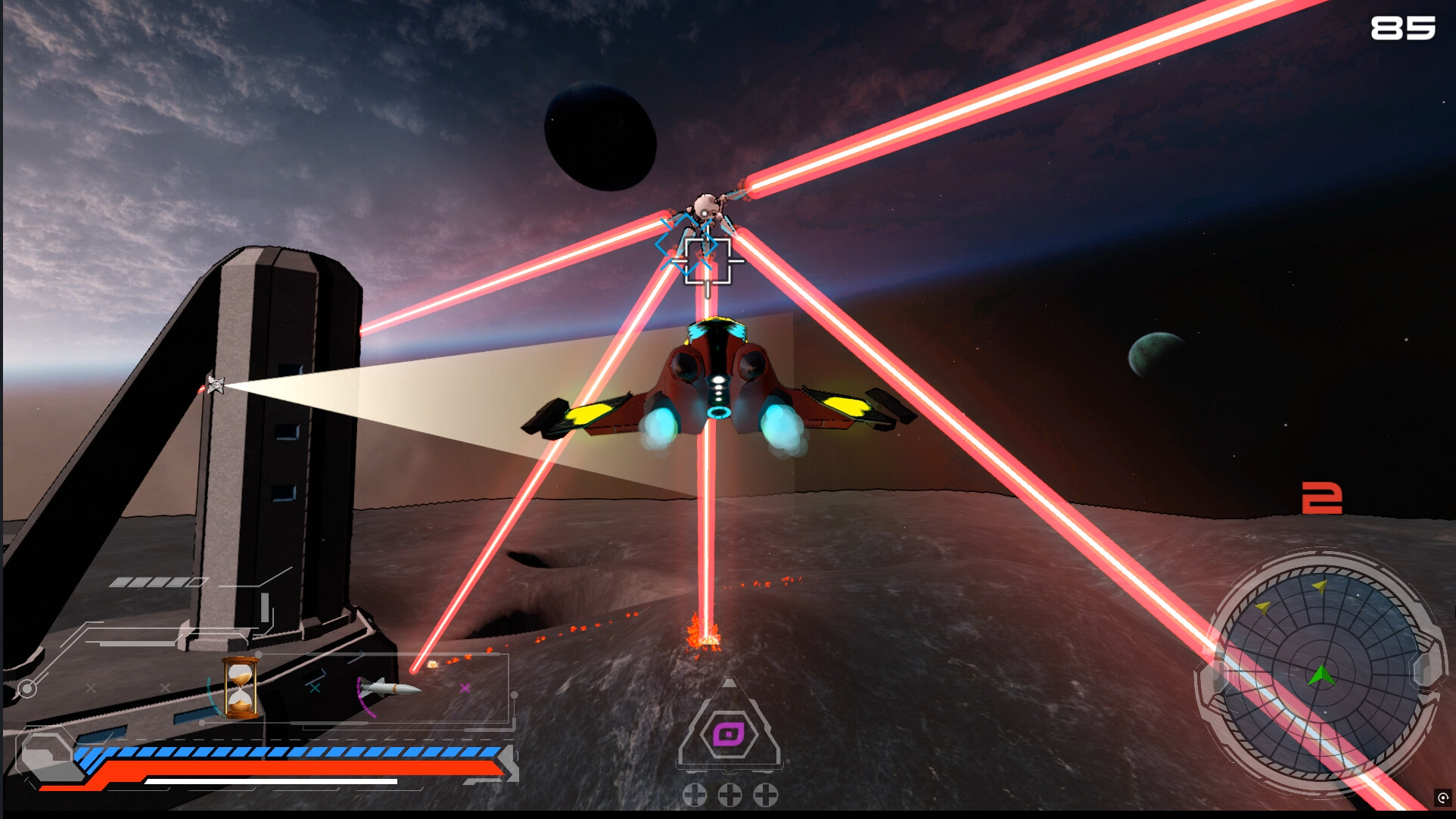
Task: Click the green player arrow on the radar
Action: click(1322, 676)
